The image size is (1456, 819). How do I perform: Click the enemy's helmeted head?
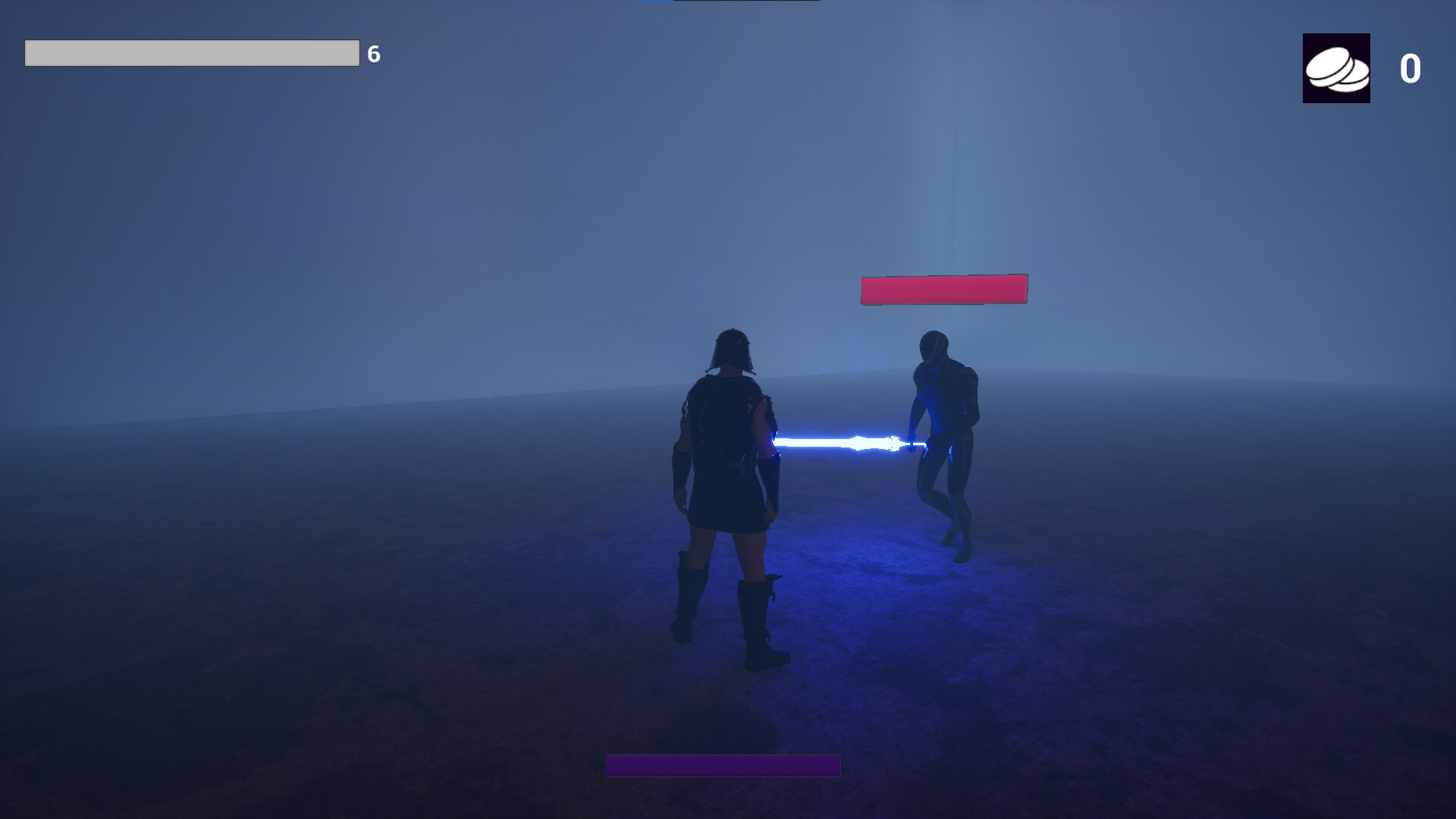coord(934,345)
